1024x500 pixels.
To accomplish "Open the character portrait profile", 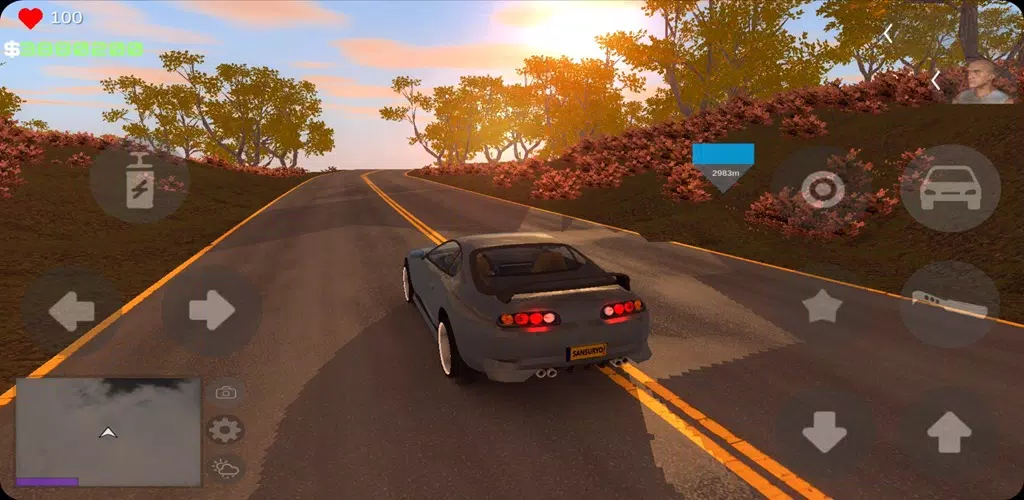I will [981, 81].
